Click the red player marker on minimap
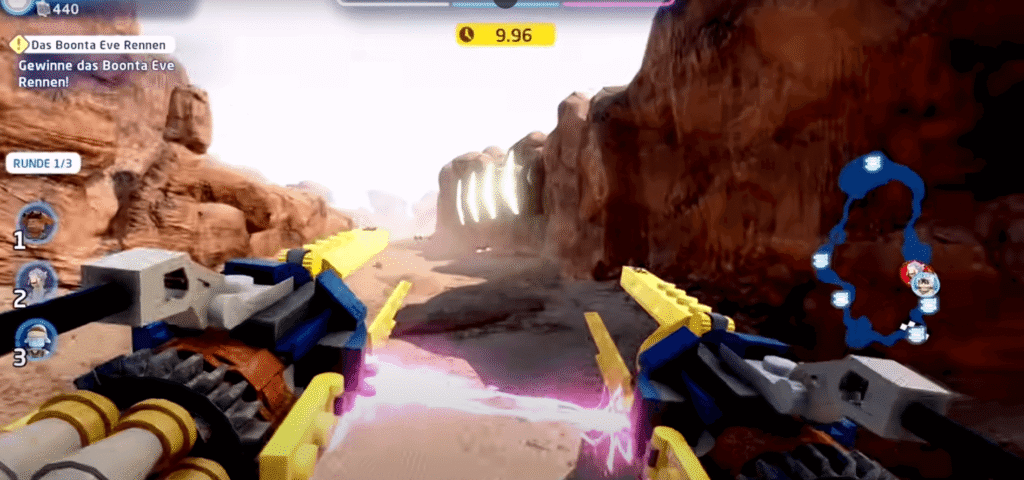Viewport: 1024px width, 480px height. (912, 271)
